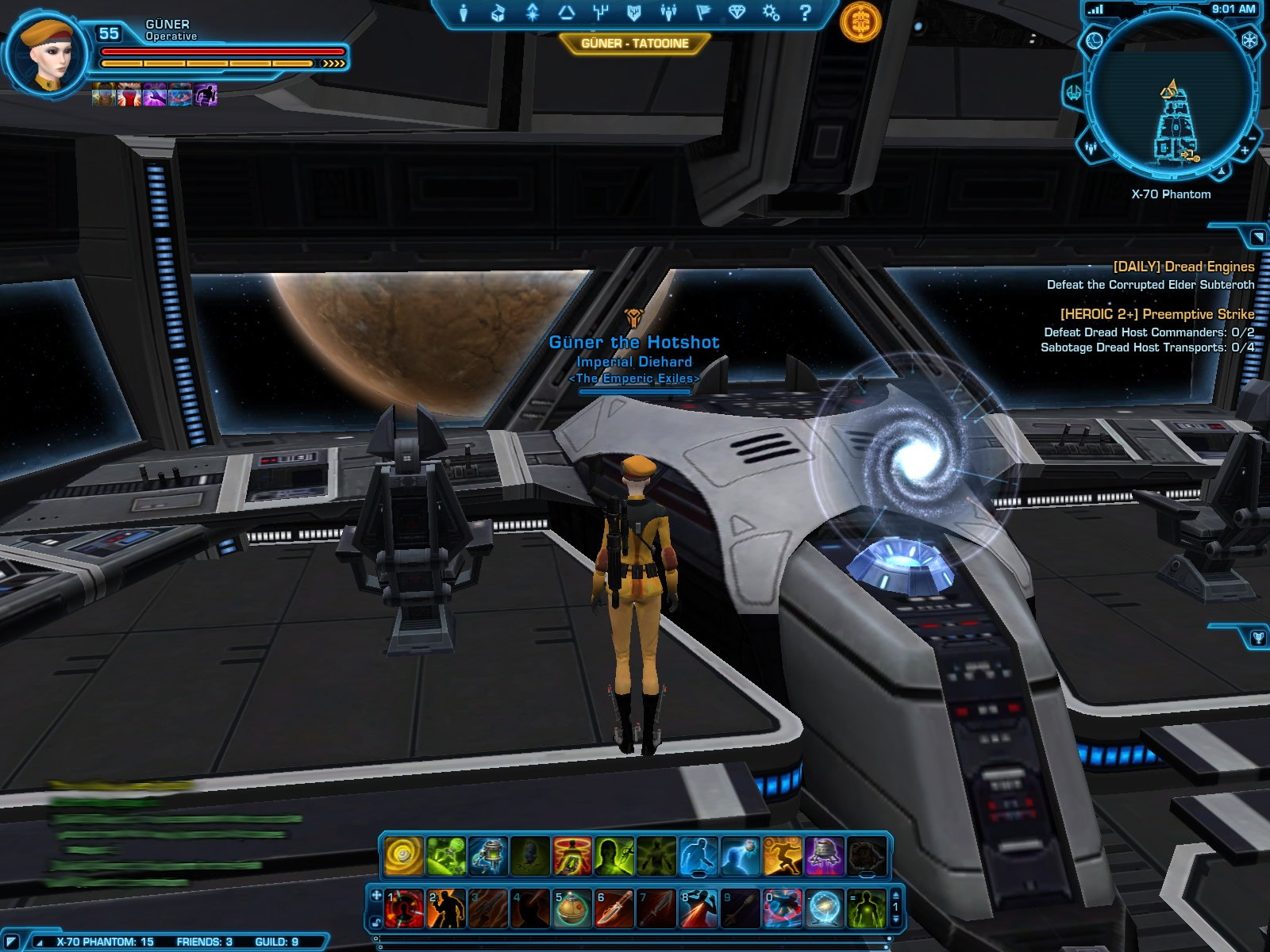Toggle the quickbar lock icon
This screenshot has height=952, width=1270.
pos(377,922)
